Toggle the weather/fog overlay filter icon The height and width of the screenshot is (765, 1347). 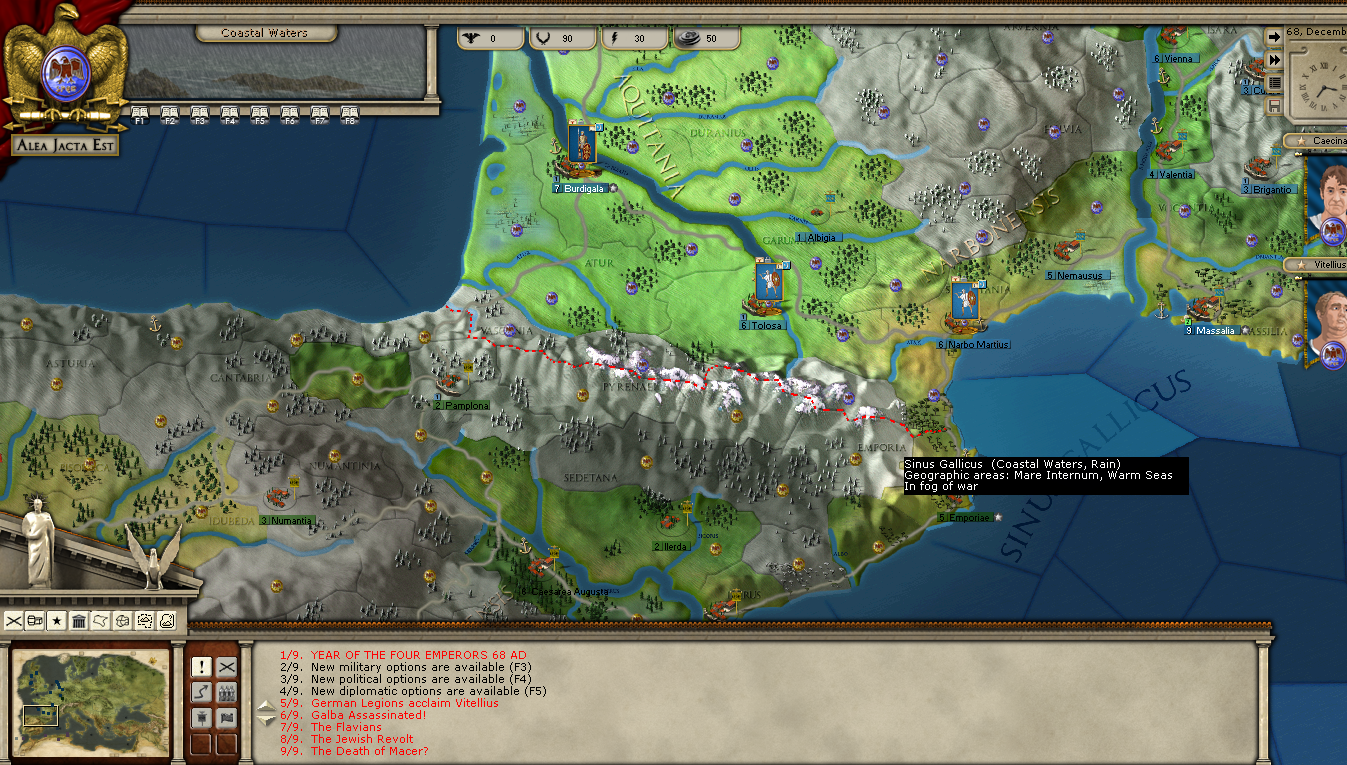point(144,621)
